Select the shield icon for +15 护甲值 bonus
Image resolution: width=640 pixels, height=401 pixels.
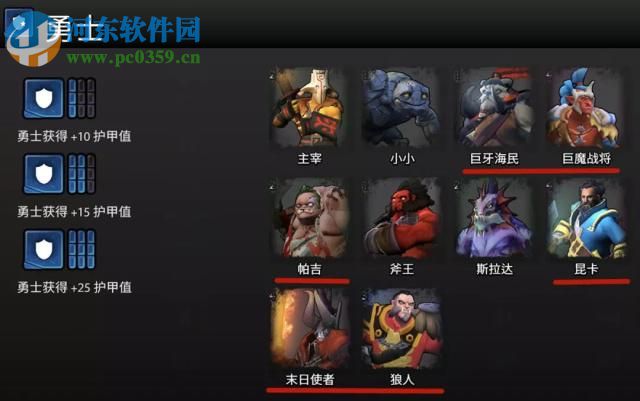(43, 175)
